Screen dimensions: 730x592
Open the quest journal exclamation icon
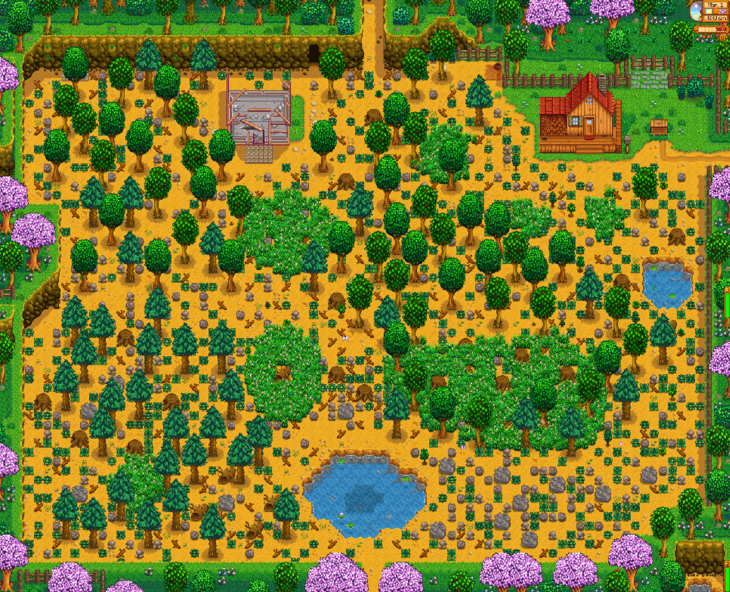[723, 38]
